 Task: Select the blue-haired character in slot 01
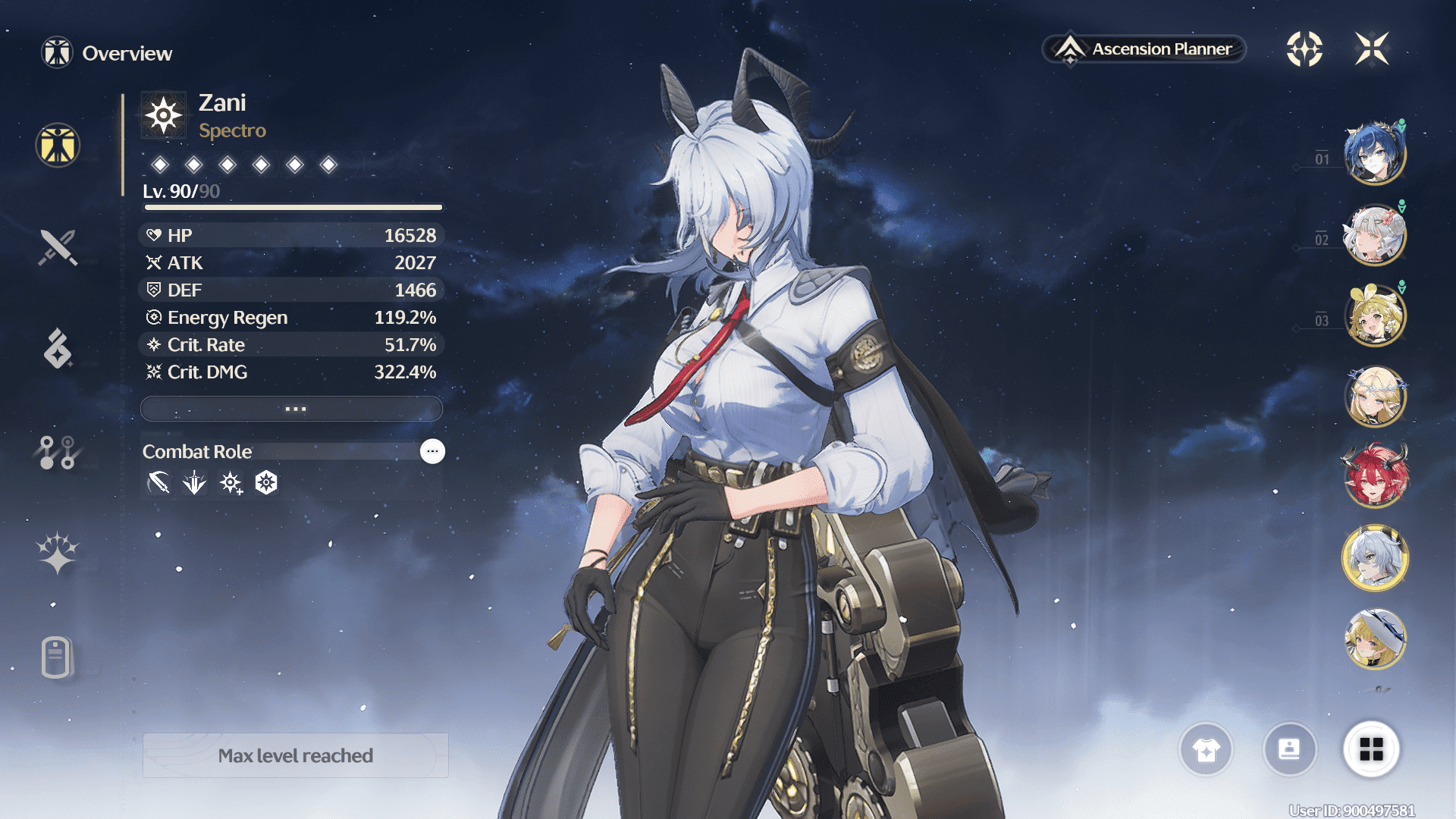[1374, 154]
